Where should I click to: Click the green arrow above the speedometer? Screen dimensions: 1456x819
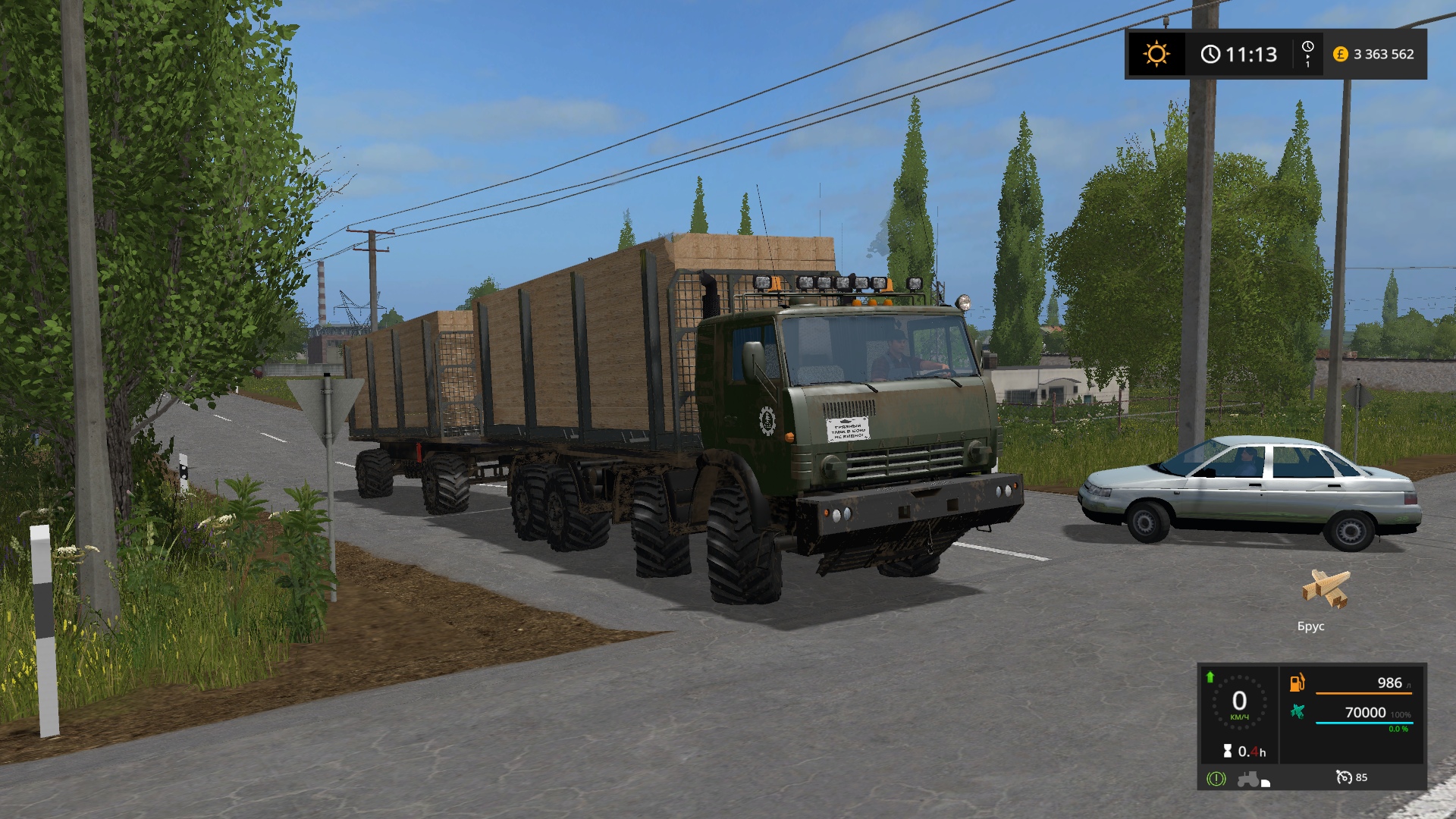tap(1210, 676)
